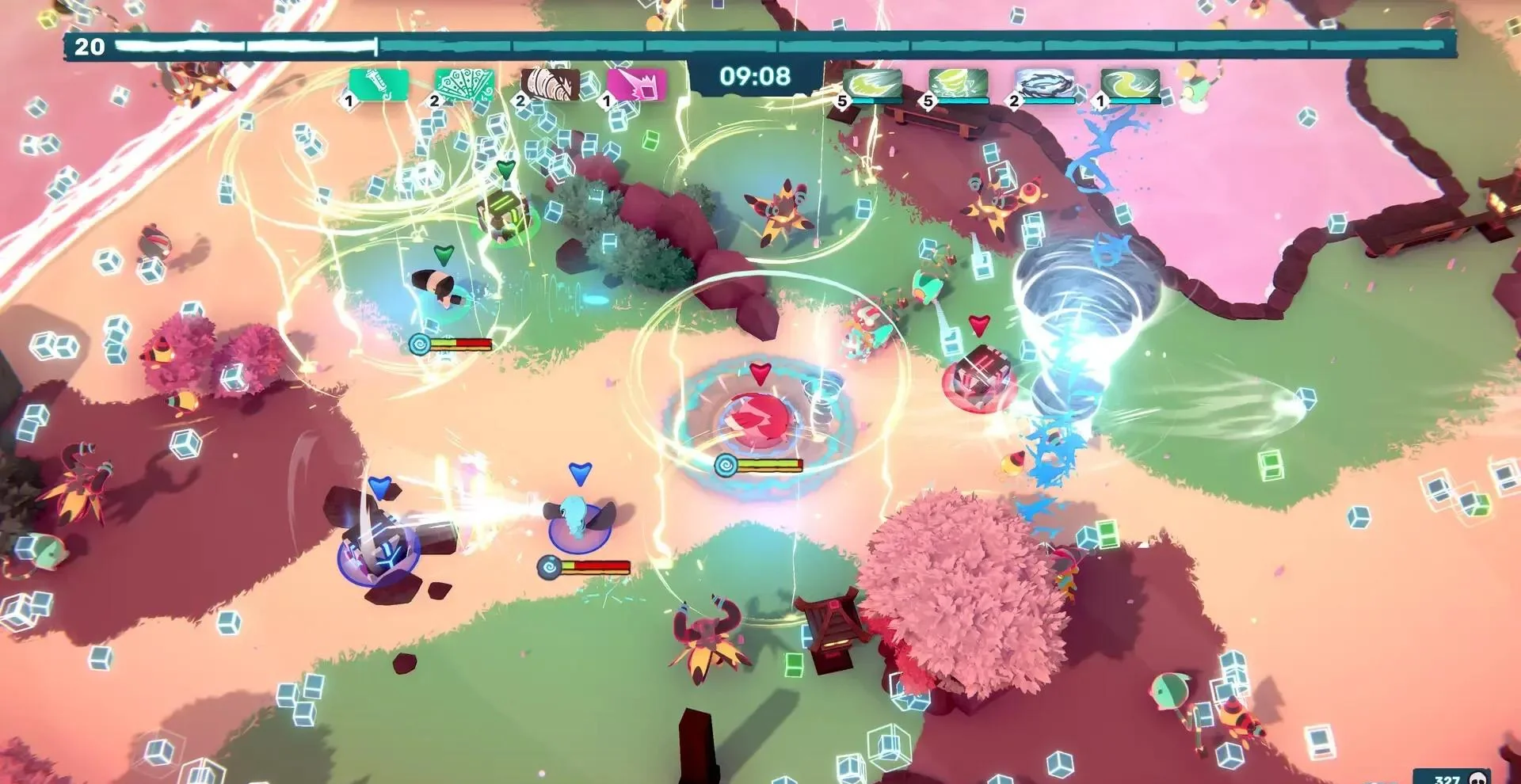Expand the level 20 badge
This screenshot has height=784, width=1521.
89,45
